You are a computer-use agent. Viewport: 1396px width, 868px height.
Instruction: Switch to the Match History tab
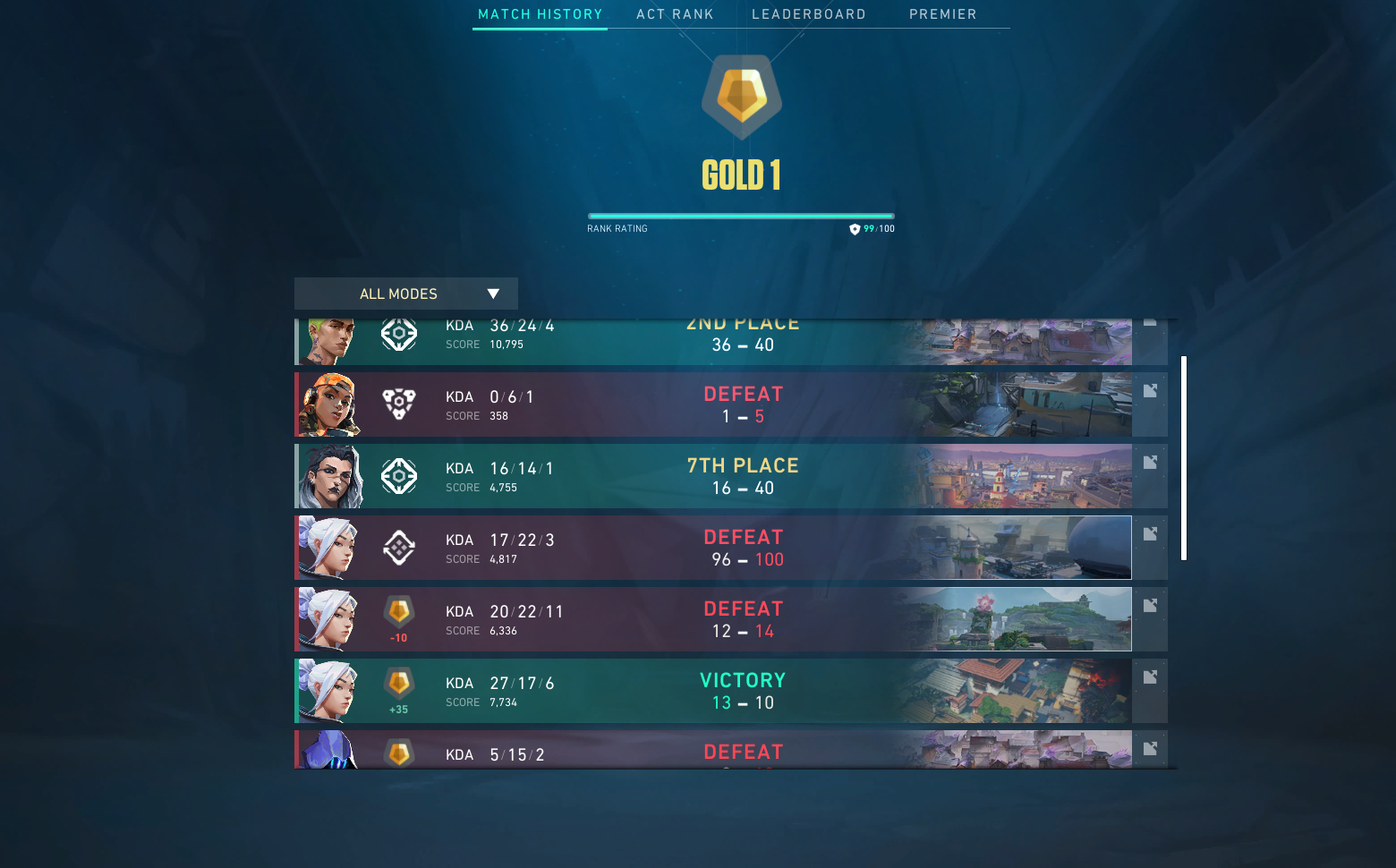point(540,14)
